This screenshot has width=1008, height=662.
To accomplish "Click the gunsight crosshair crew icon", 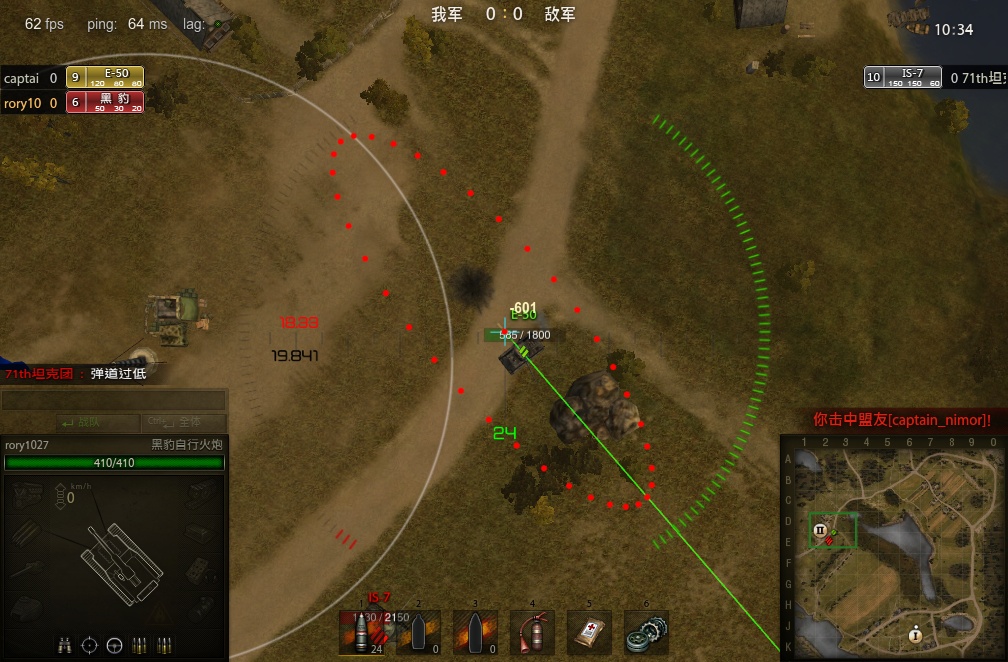I will (90, 645).
